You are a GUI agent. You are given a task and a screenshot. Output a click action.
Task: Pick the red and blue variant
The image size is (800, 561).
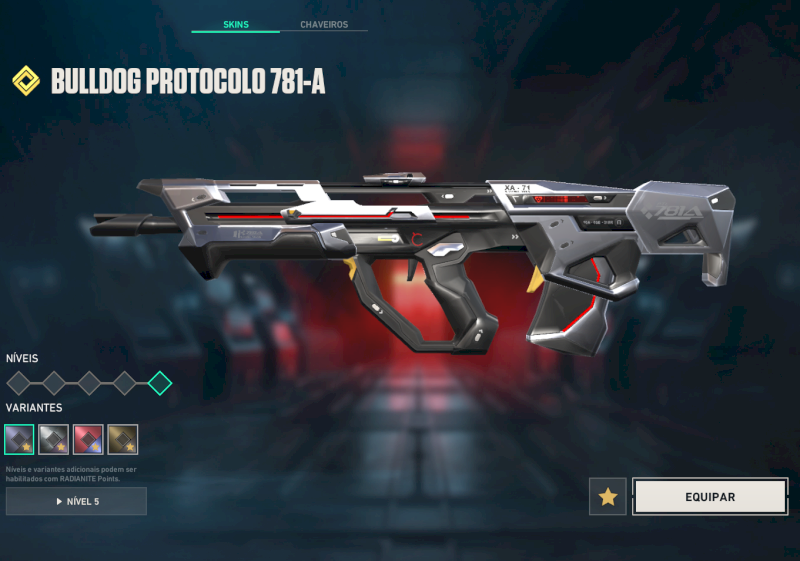[x=88, y=439]
